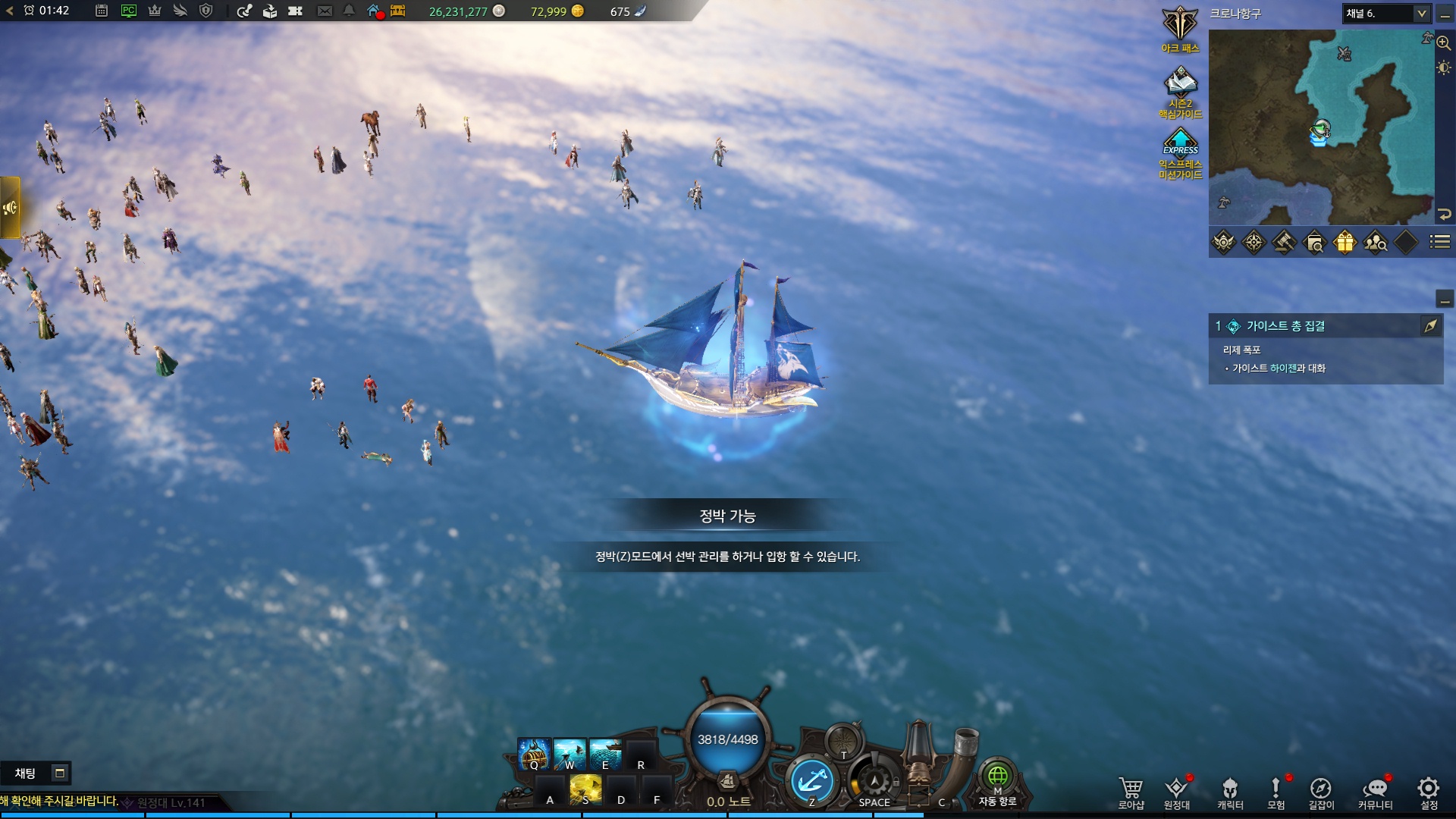Screen dimensions: 1456x819
Task: Zoom in the minimap with the magnifier button
Action: coord(1443,43)
